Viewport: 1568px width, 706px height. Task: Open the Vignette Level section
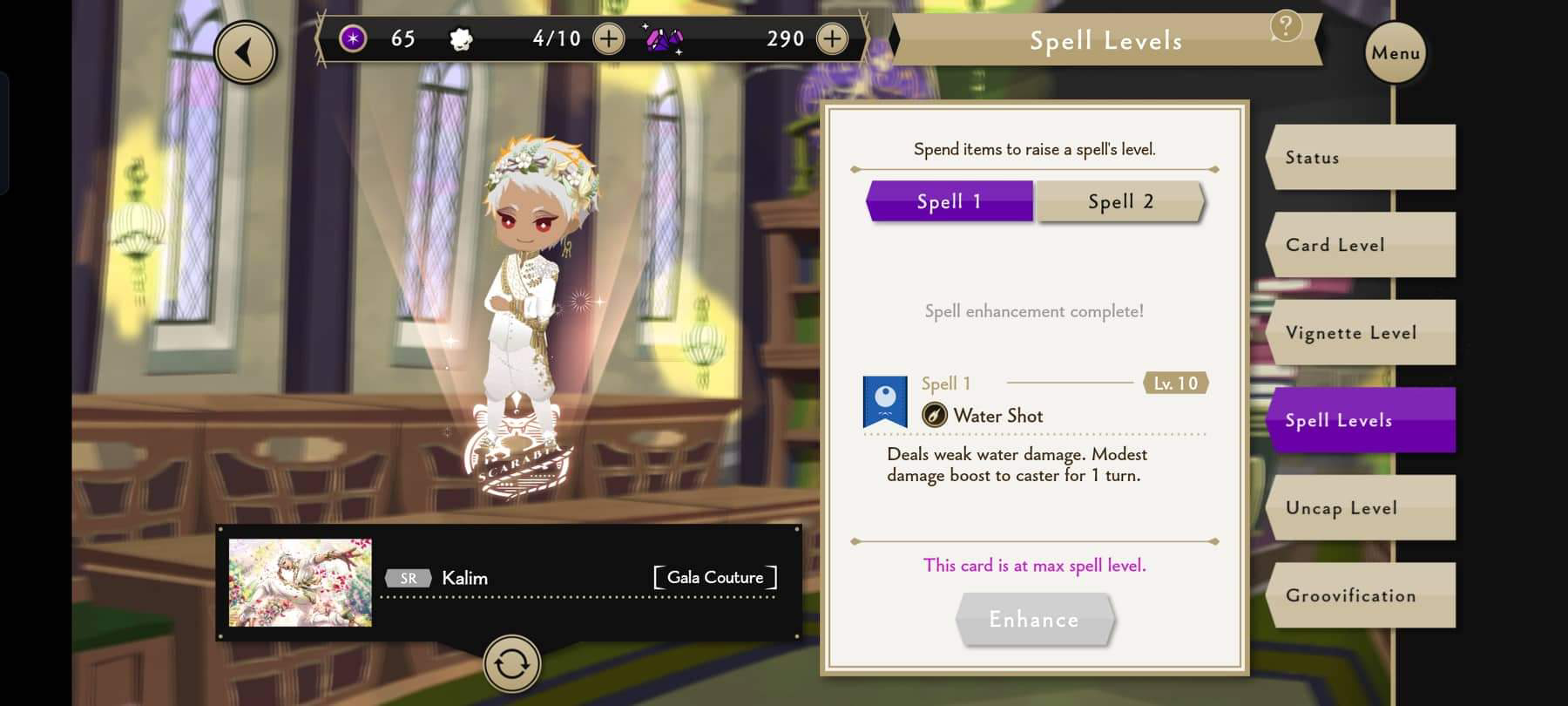click(1361, 333)
